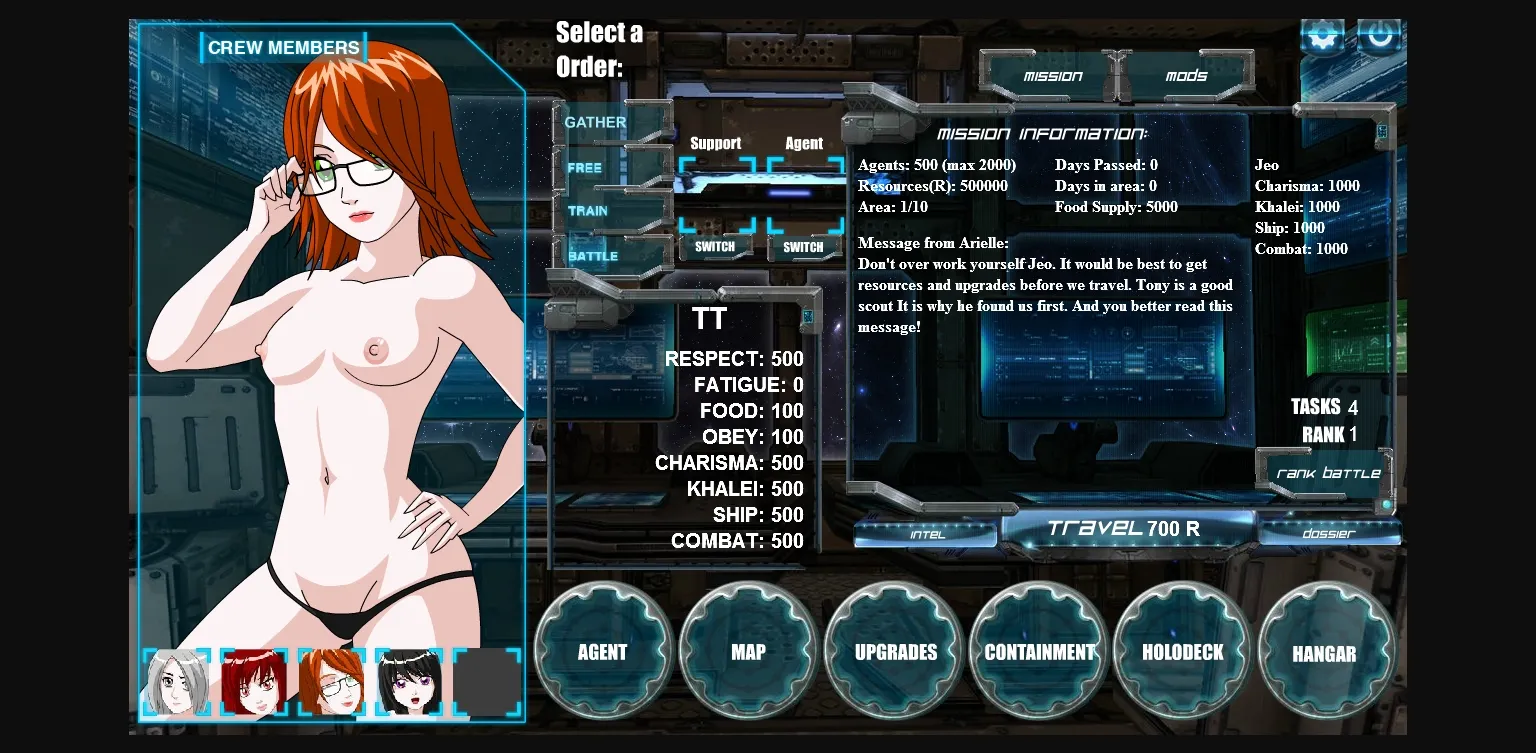Switch to the Mods tab
This screenshot has height=753, width=1536.
[1186, 76]
